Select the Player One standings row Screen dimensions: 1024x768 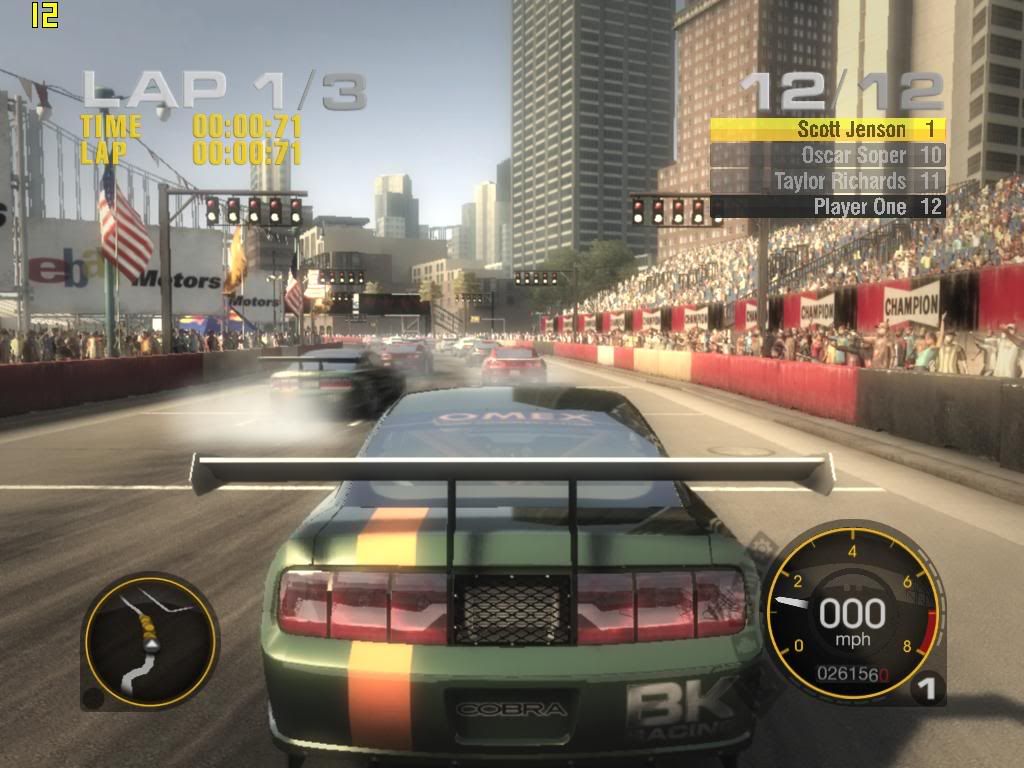point(827,207)
